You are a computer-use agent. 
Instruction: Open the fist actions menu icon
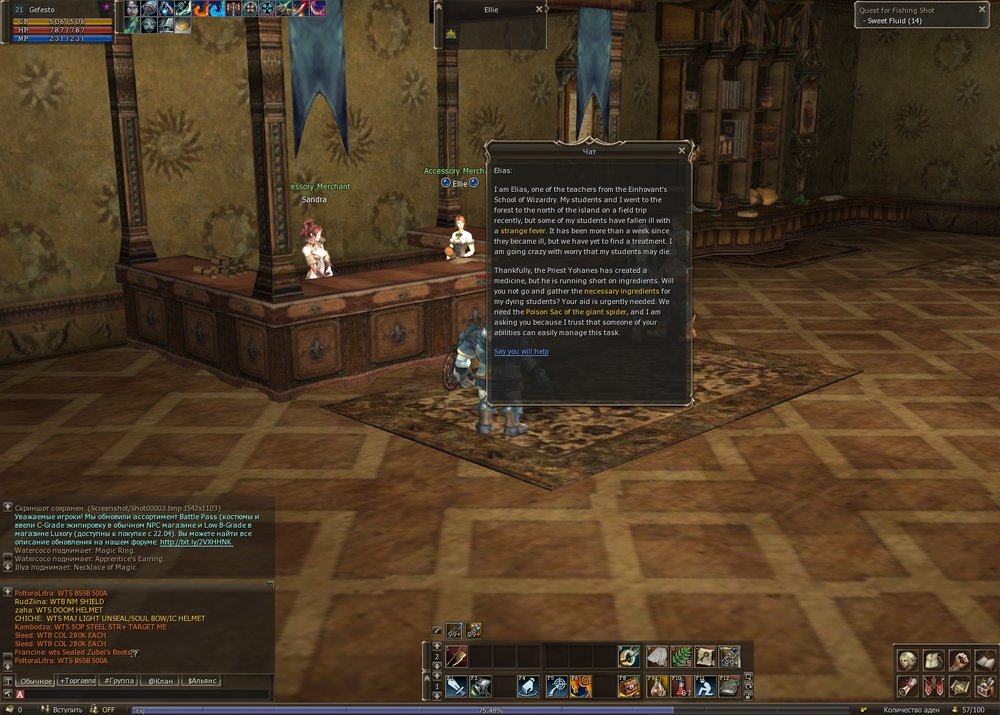pos(959,661)
